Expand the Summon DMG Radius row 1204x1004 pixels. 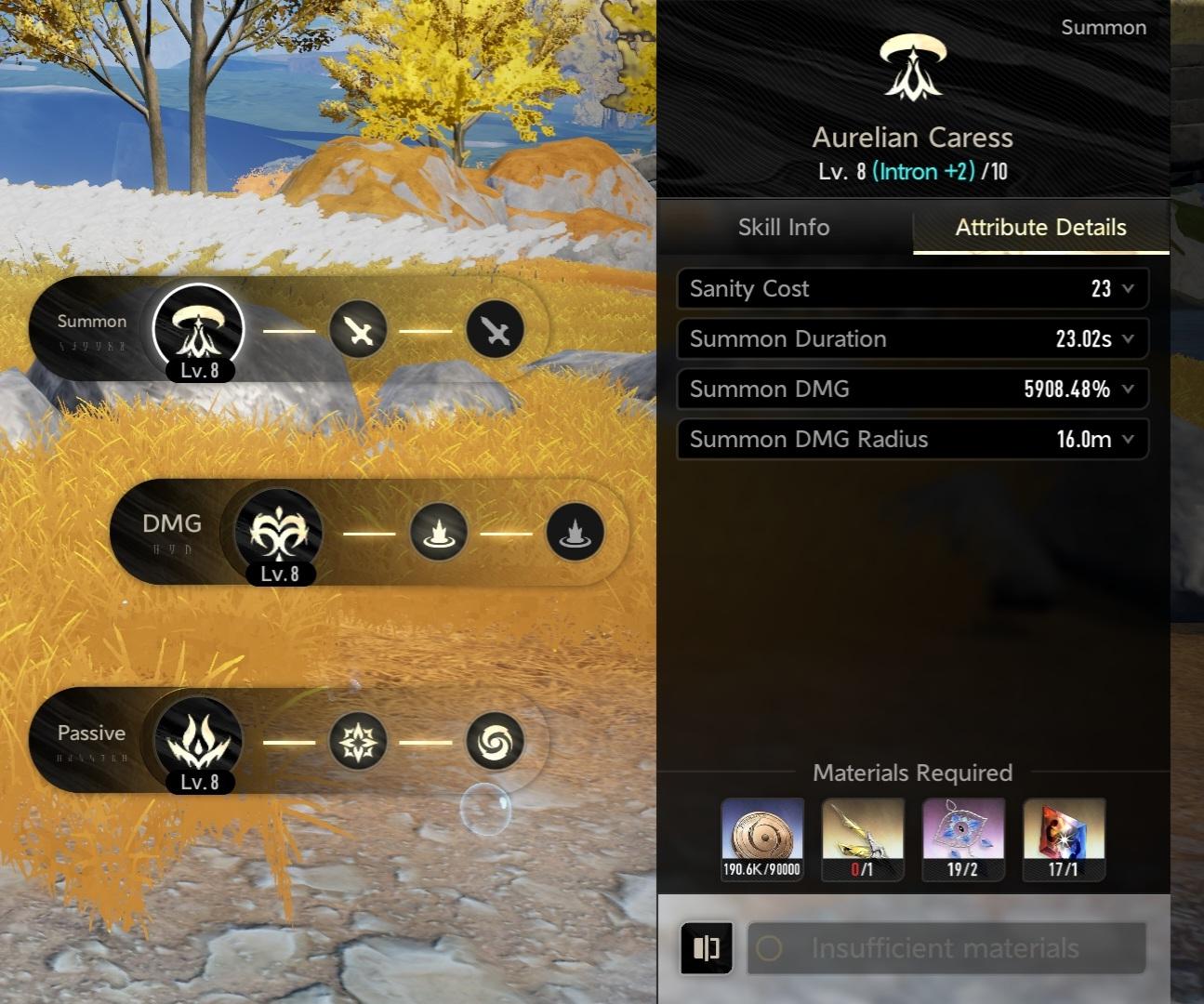tap(1128, 440)
